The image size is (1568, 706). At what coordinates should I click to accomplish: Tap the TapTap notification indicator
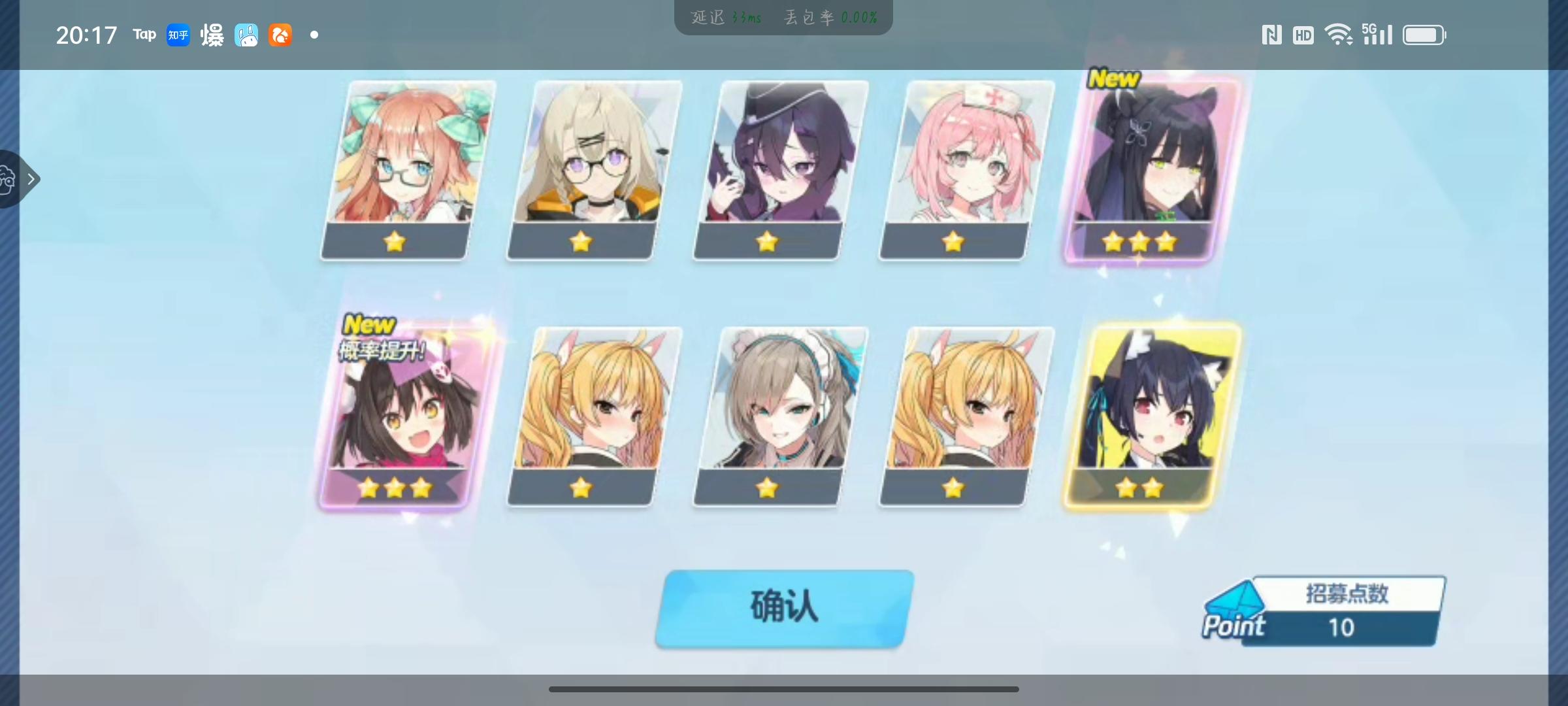[143, 35]
